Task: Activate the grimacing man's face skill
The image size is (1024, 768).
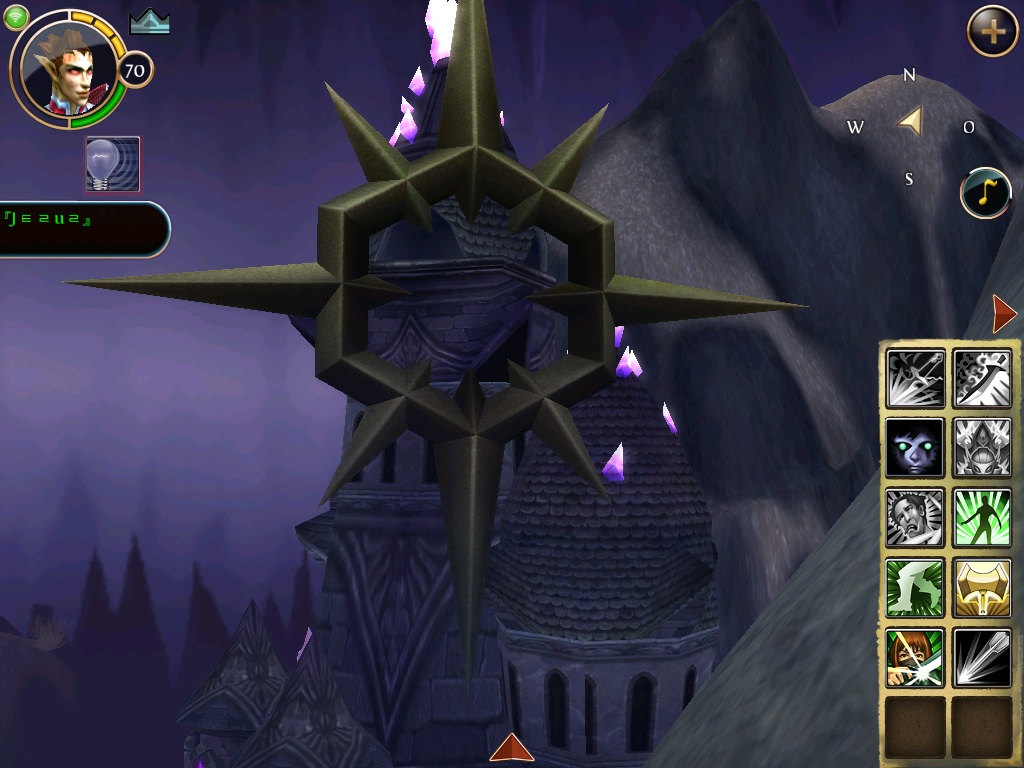Action: coord(915,518)
